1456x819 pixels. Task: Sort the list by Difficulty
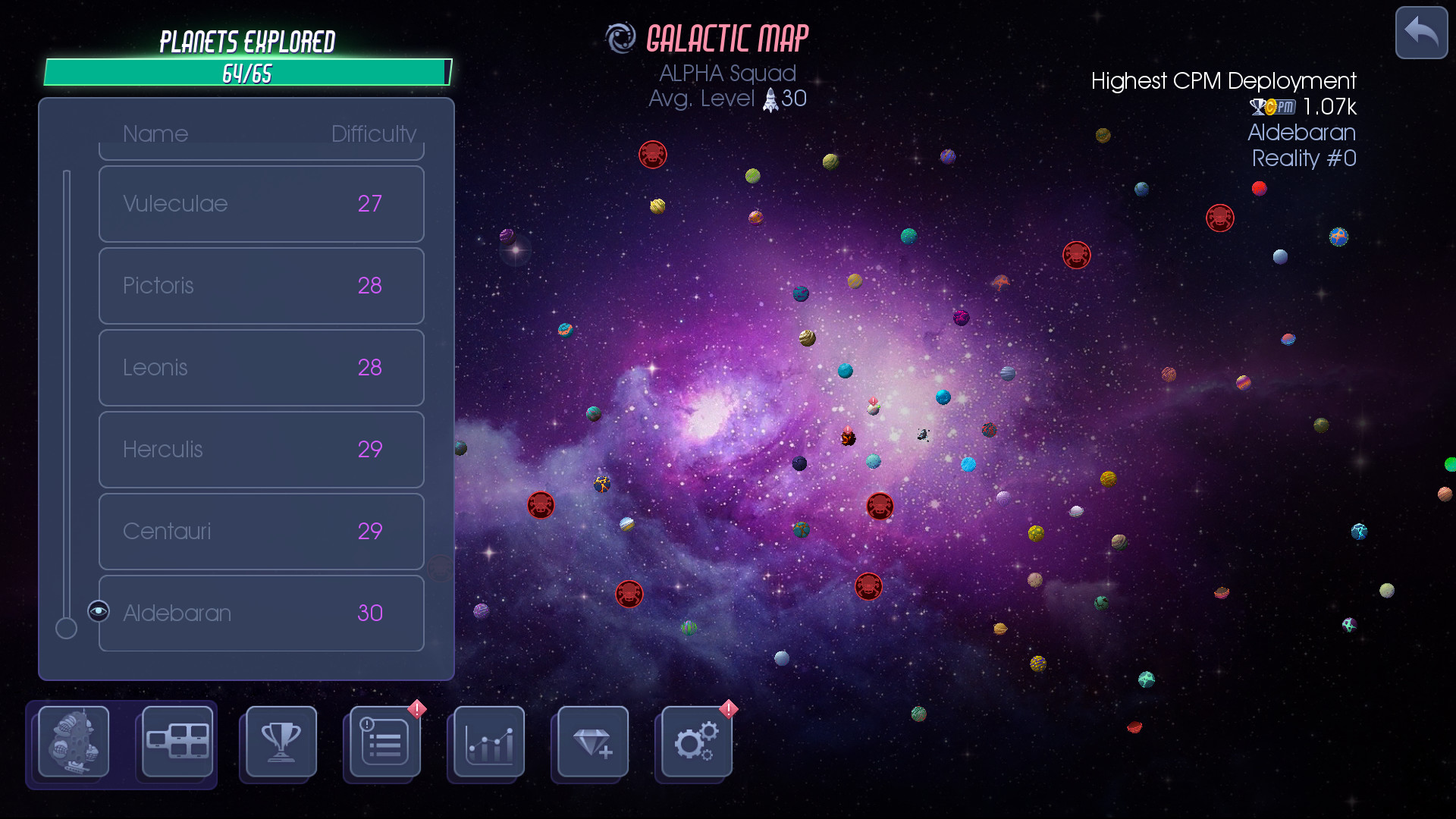pyautogui.click(x=375, y=133)
